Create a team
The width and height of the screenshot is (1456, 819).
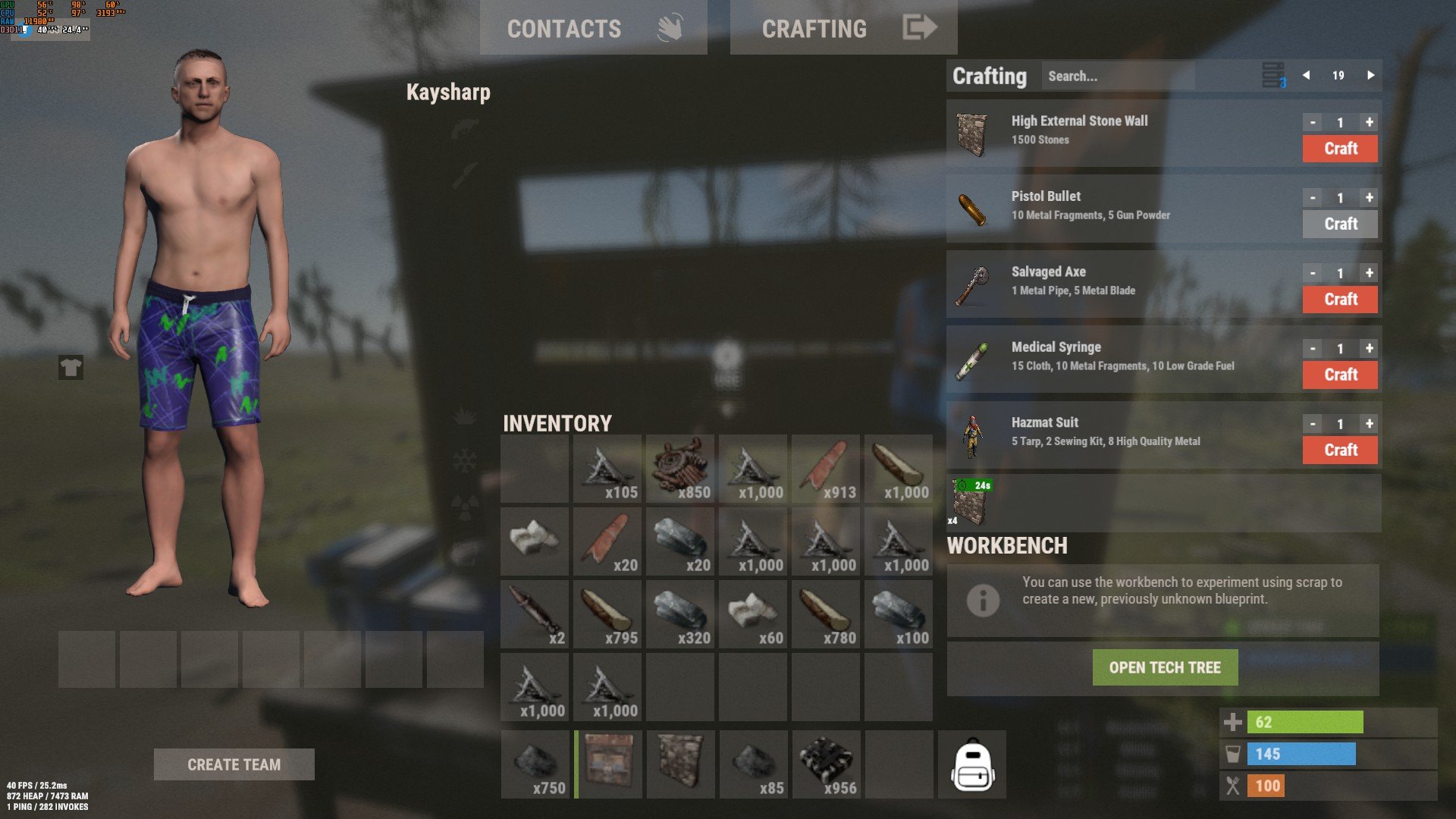(x=234, y=764)
